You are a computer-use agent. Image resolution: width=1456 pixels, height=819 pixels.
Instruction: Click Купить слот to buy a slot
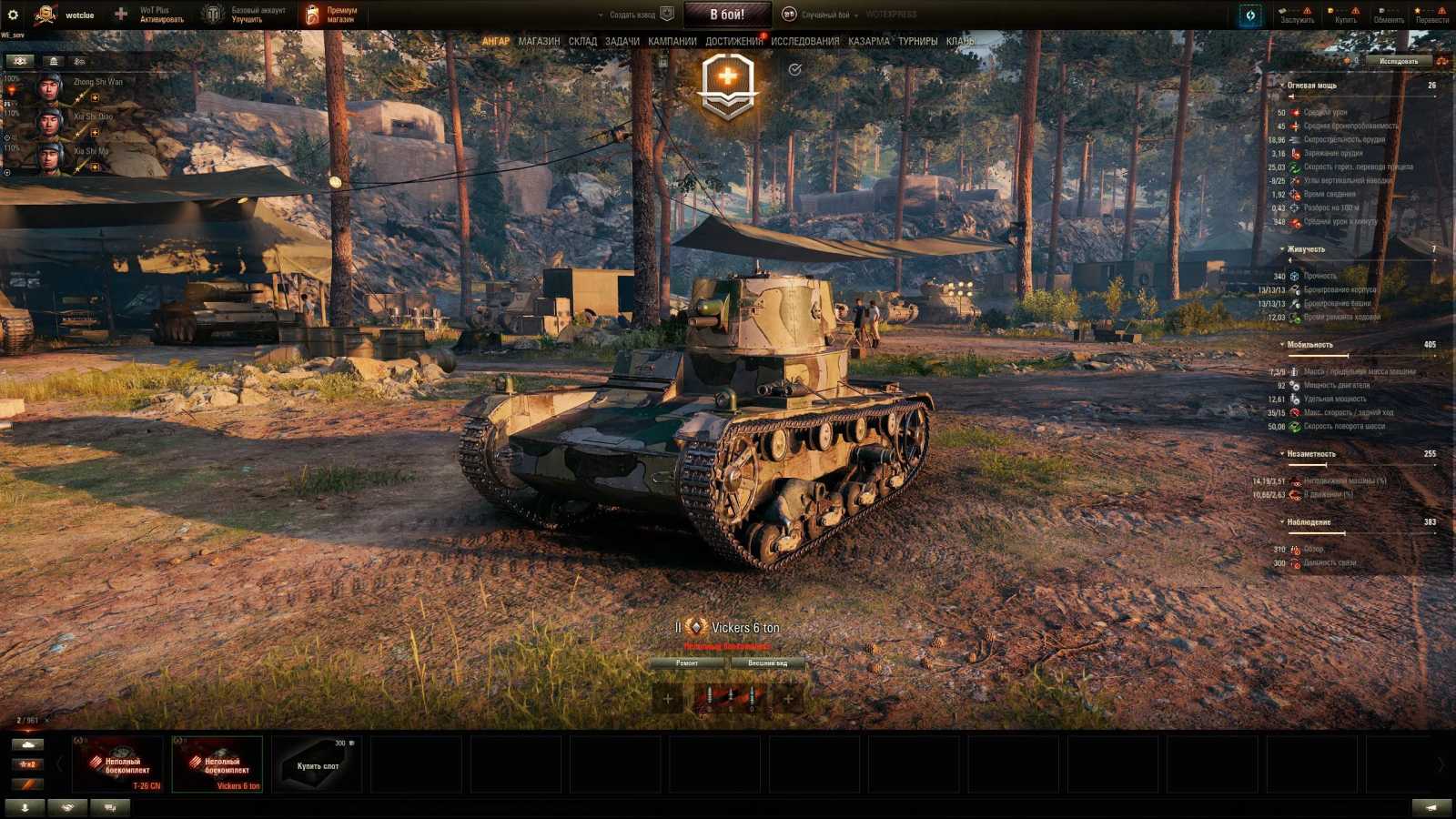click(x=316, y=764)
